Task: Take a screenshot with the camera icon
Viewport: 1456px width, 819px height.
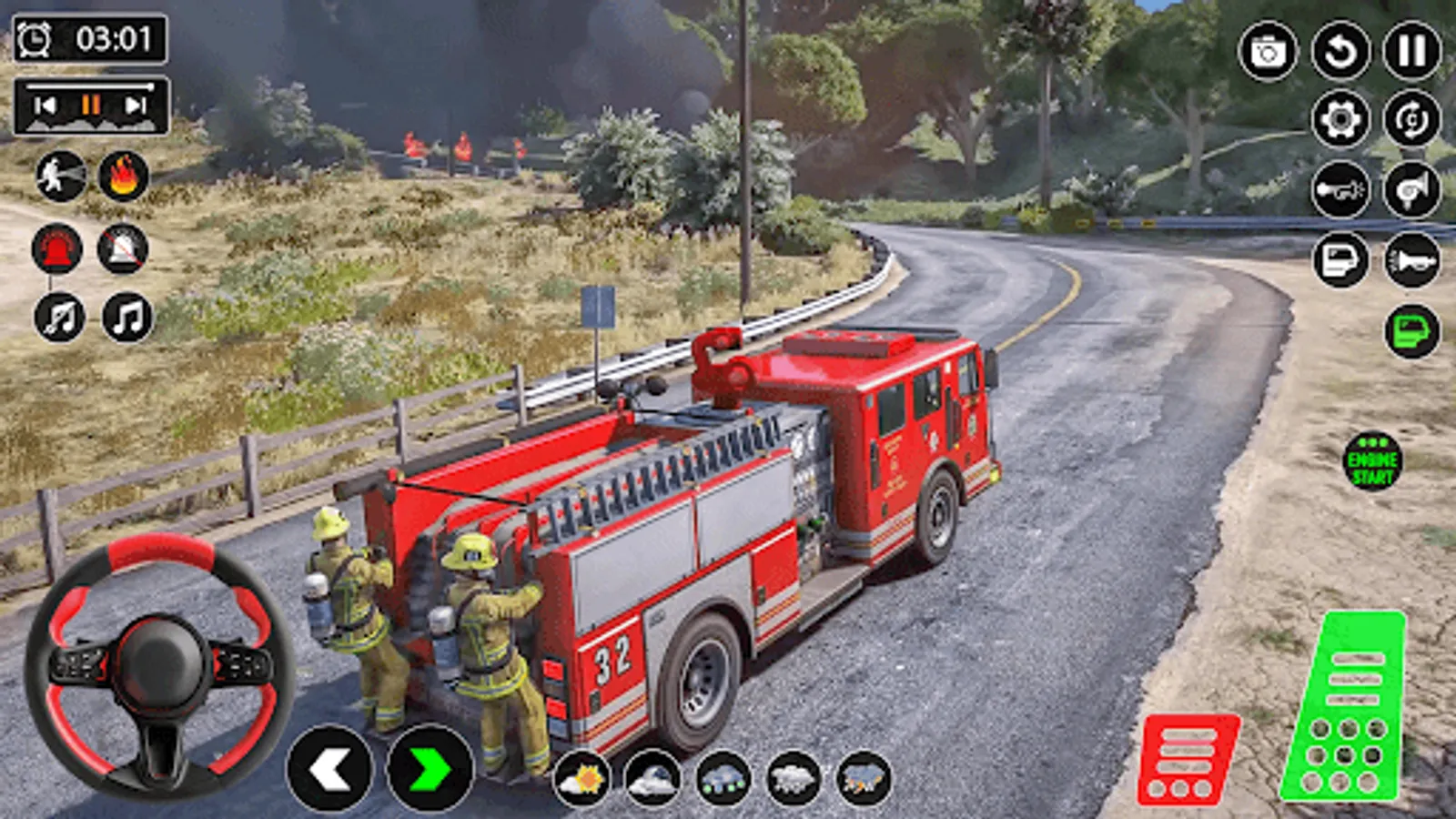Action: coord(1269,51)
